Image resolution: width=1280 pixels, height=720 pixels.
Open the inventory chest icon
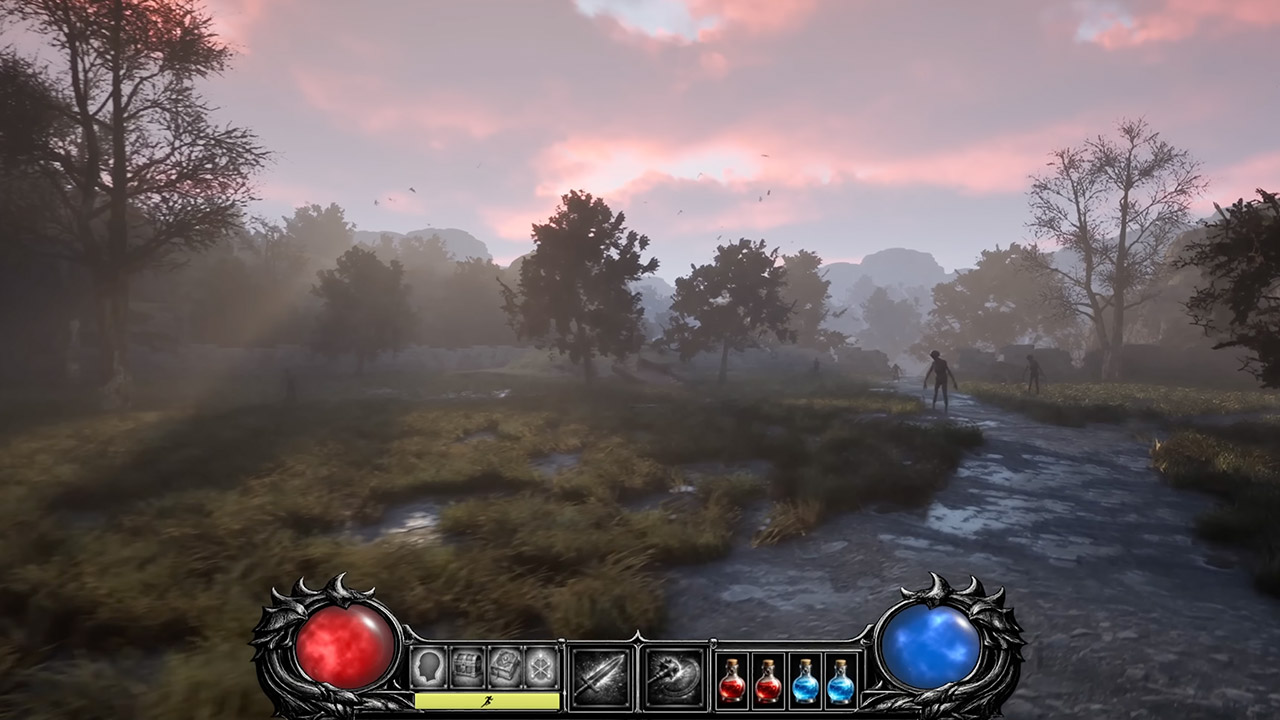465,665
